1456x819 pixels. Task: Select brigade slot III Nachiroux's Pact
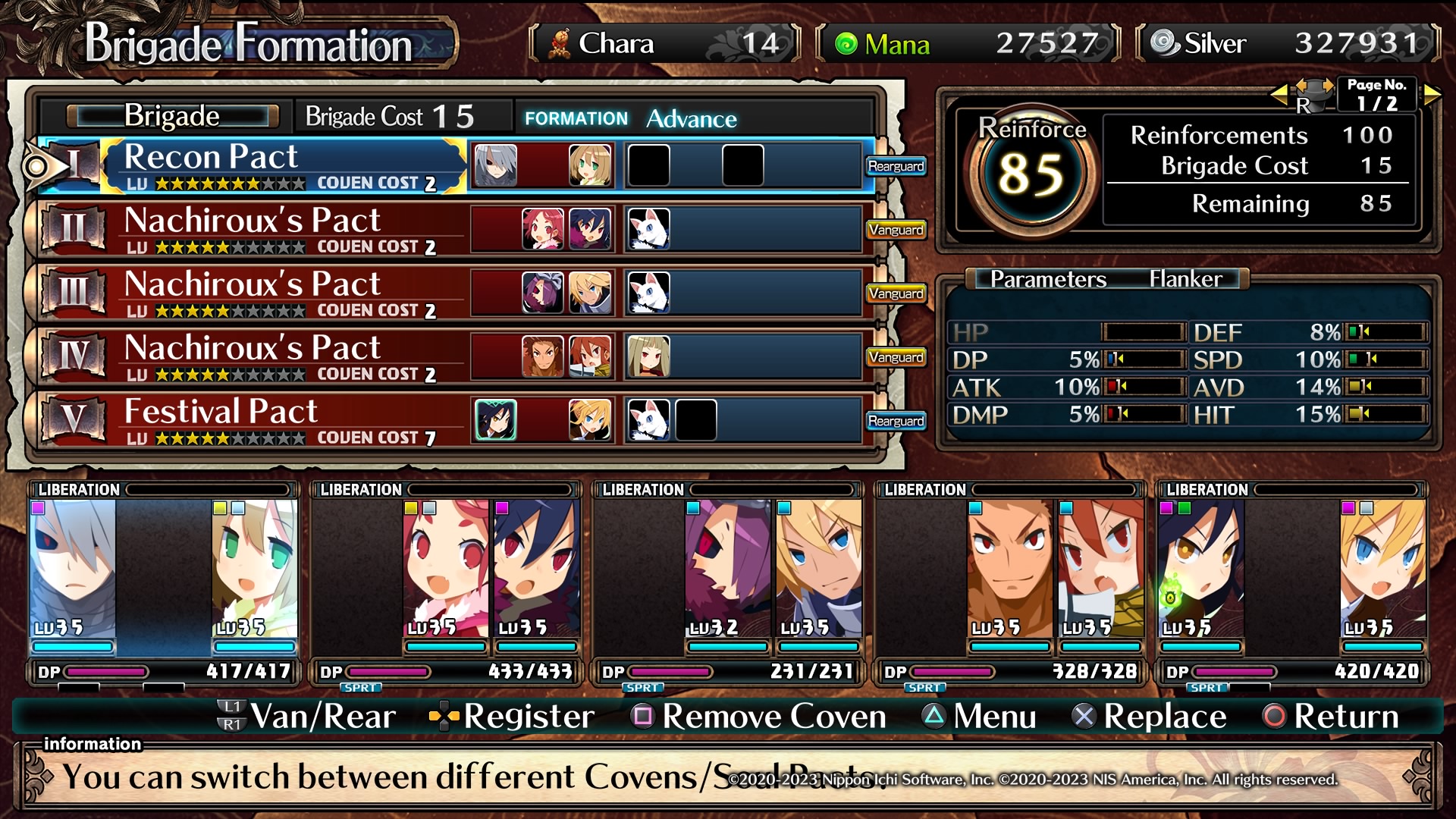[x=288, y=292]
